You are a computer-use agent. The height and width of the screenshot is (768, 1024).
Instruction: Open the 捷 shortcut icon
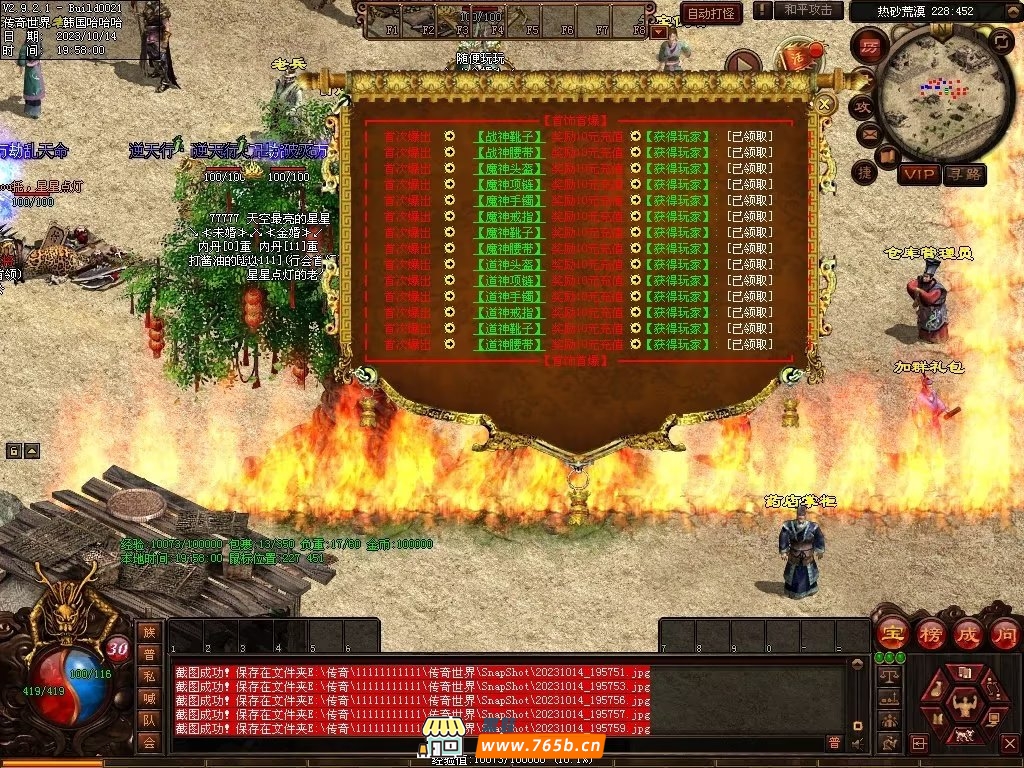[x=865, y=171]
